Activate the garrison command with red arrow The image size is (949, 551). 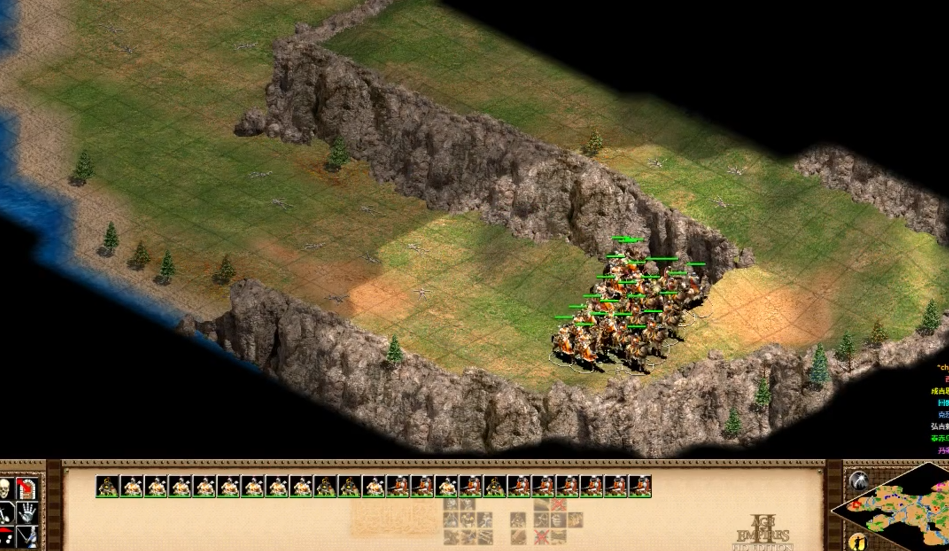pos(27,488)
